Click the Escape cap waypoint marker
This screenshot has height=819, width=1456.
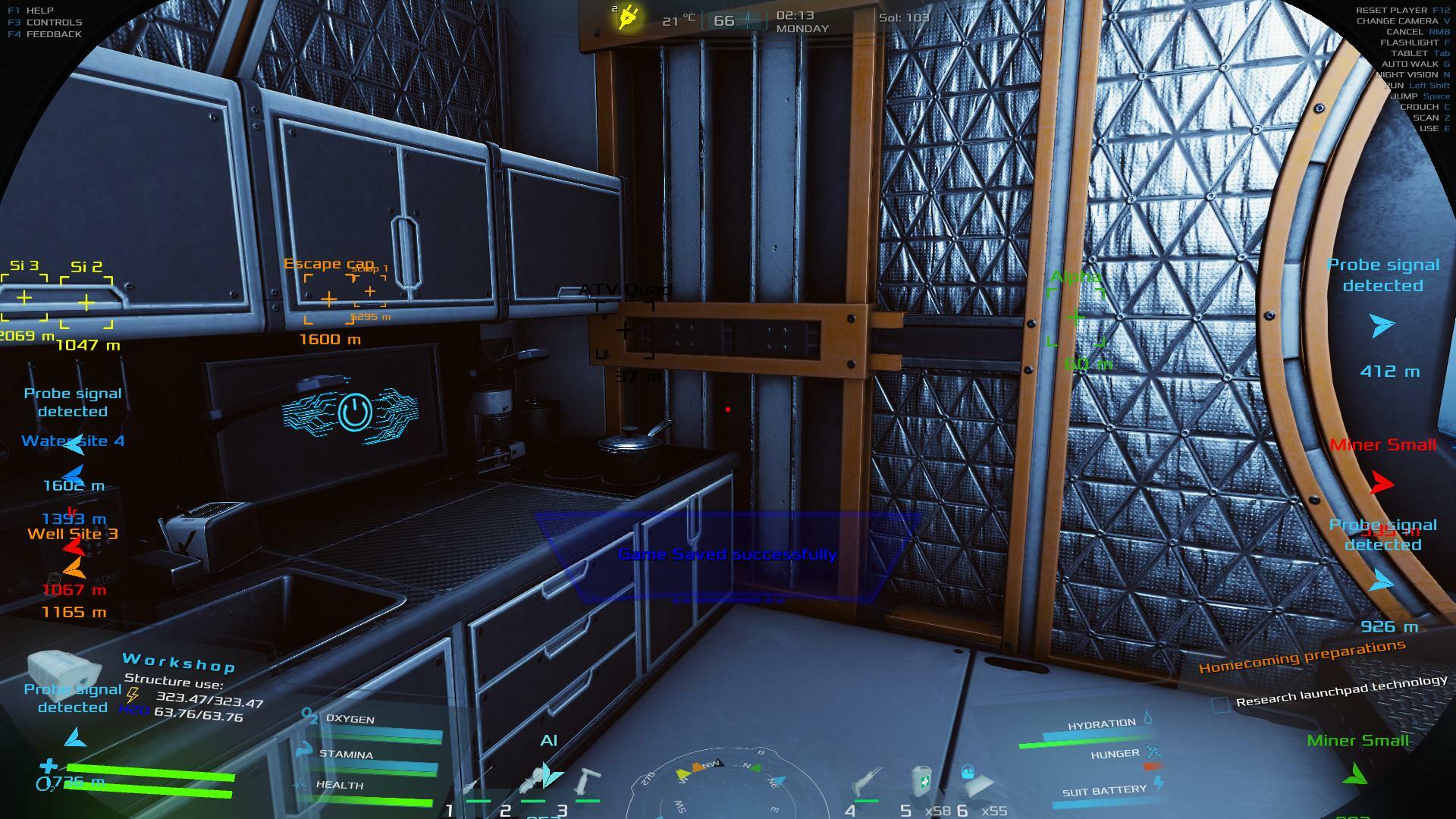coord(329,300)
